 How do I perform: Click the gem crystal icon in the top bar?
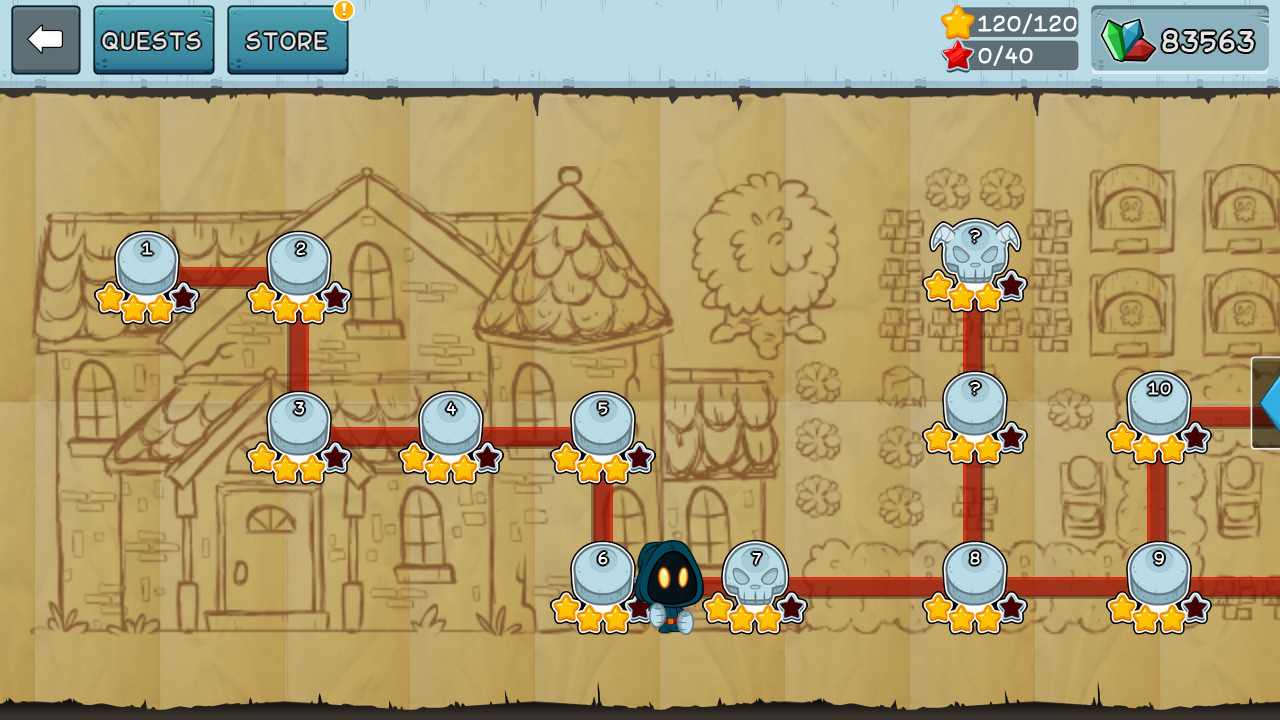1128,39
